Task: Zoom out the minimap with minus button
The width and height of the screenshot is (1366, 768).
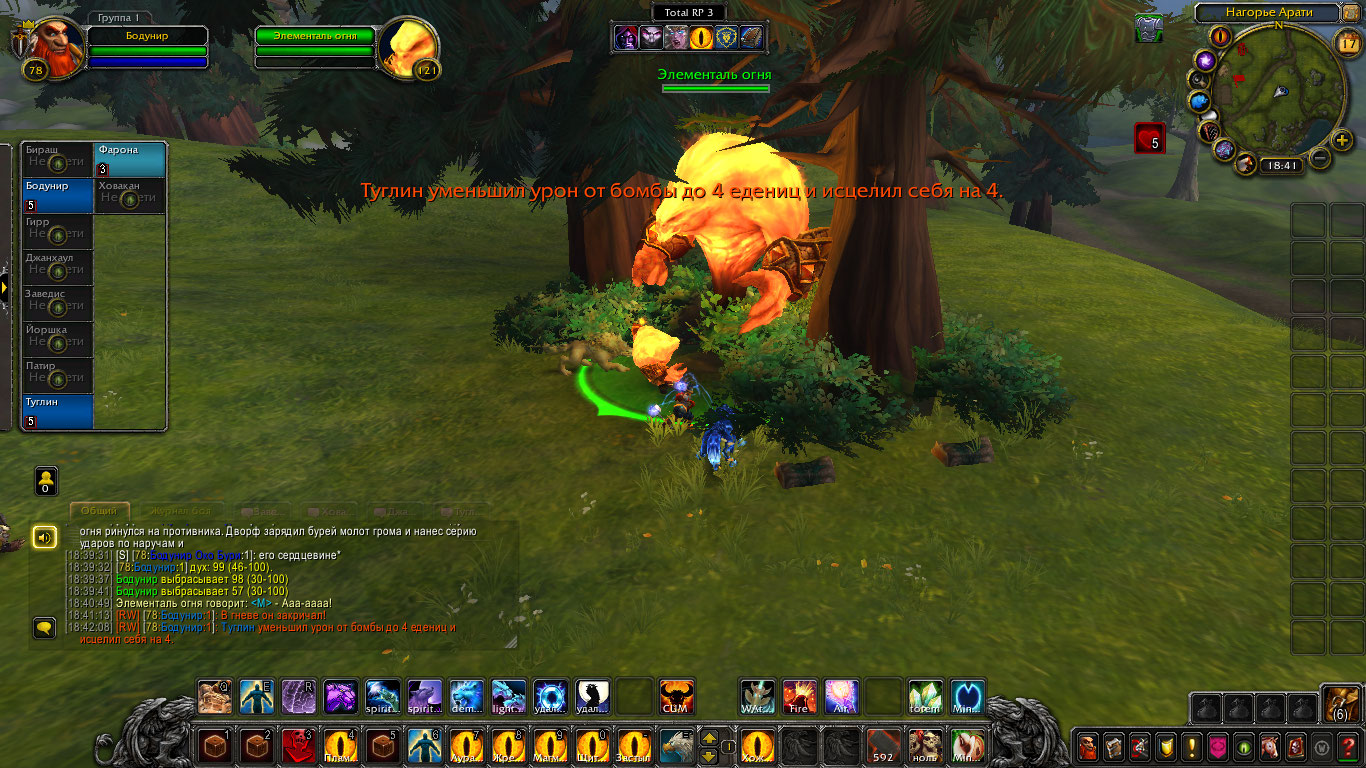Action: 1320,158
